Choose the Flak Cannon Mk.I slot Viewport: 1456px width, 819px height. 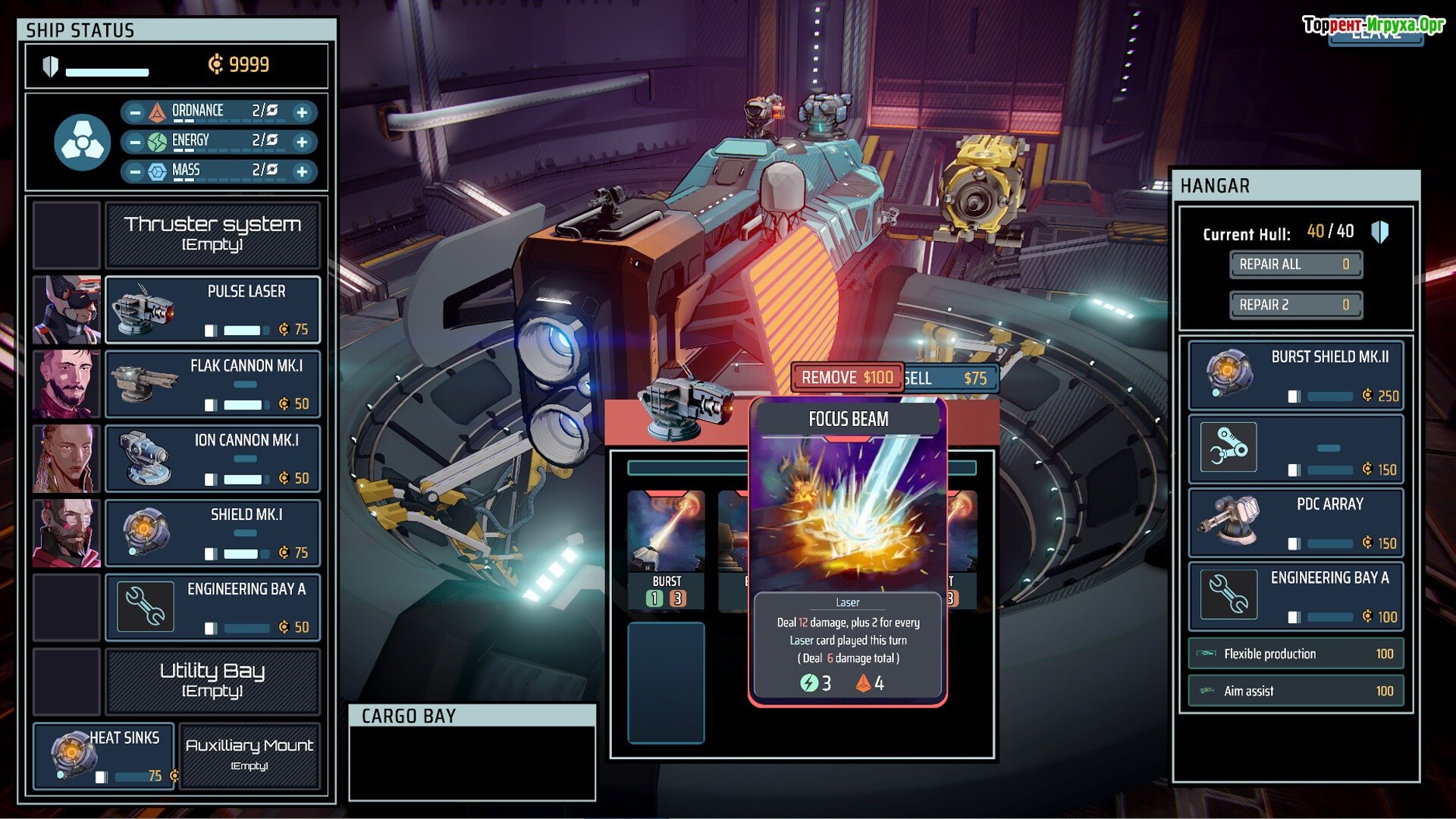pos(212,384)
